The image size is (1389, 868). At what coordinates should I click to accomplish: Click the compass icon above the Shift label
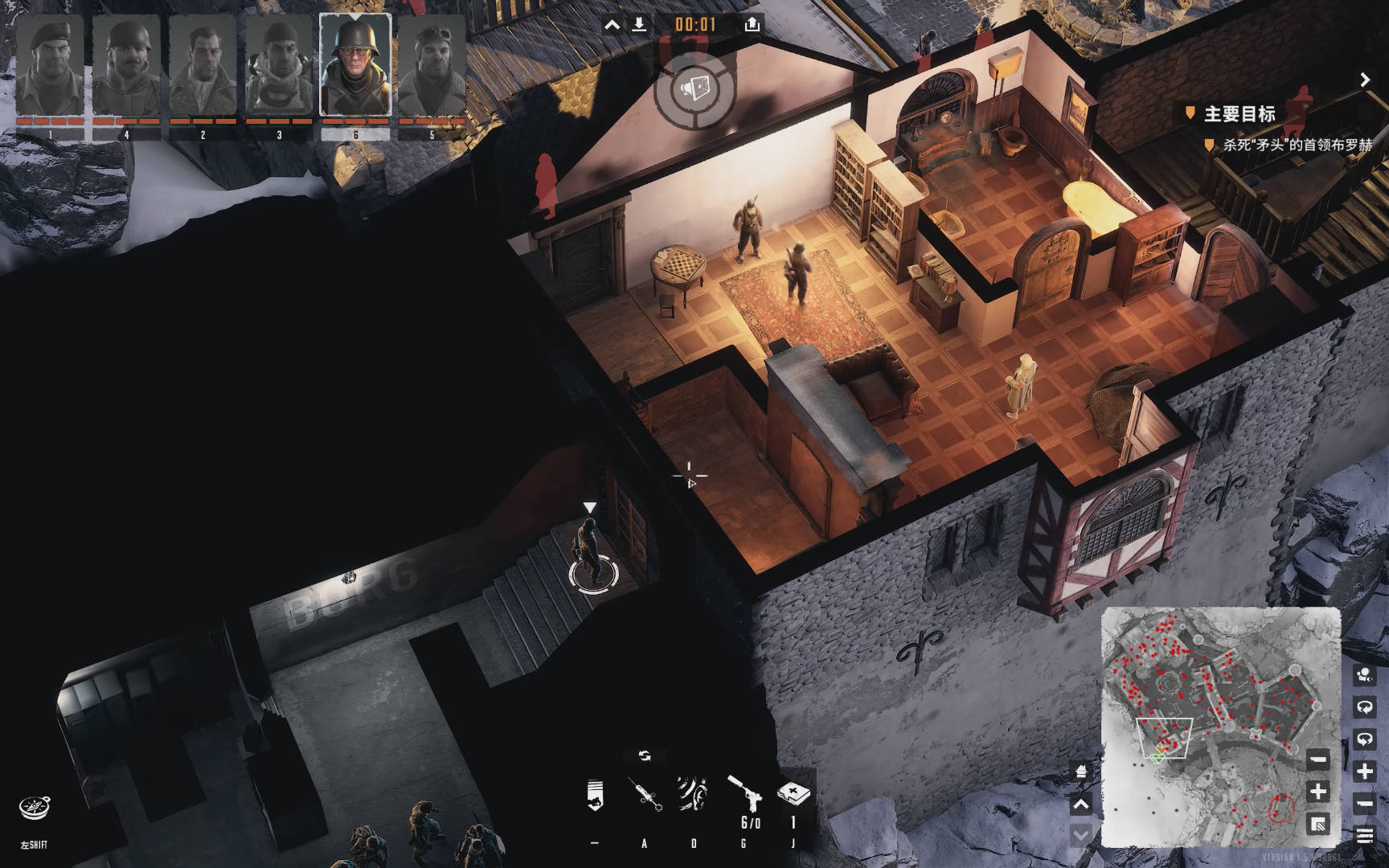(35, 808)
